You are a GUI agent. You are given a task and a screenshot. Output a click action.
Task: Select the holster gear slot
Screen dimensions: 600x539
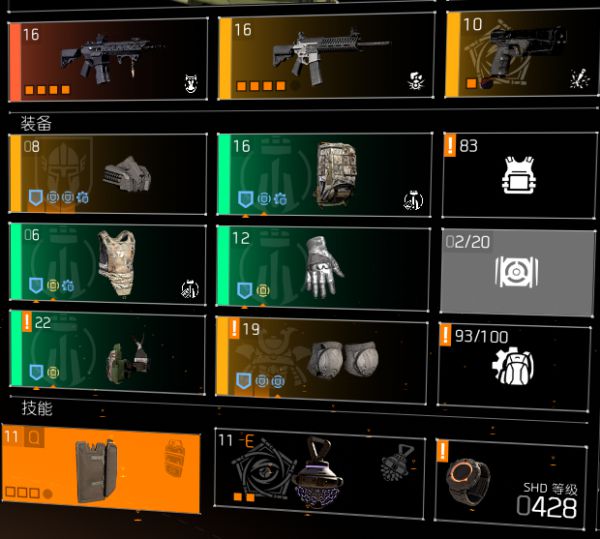(108, 348)
